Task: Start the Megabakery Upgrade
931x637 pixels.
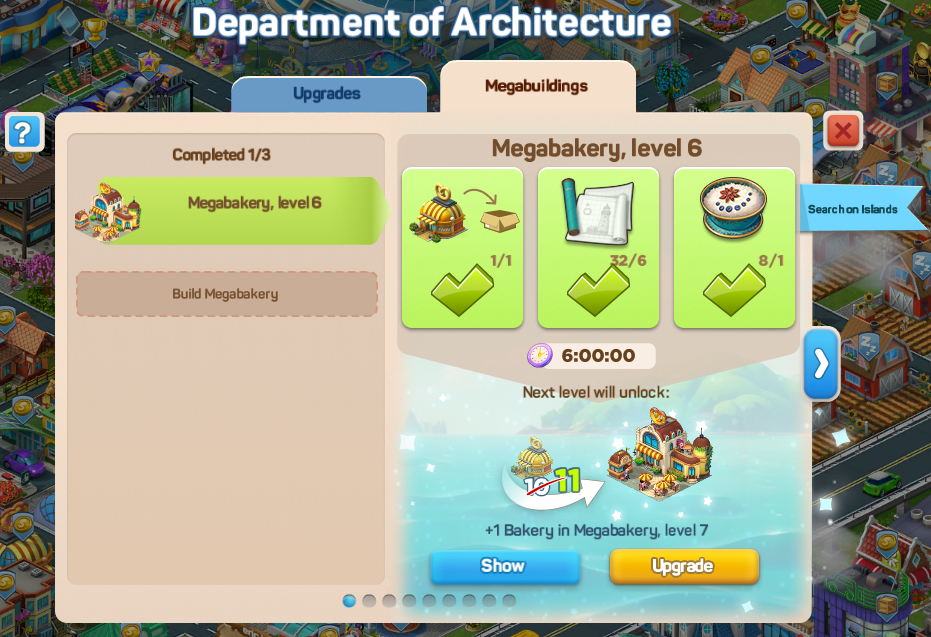Action: coord(683,566)
